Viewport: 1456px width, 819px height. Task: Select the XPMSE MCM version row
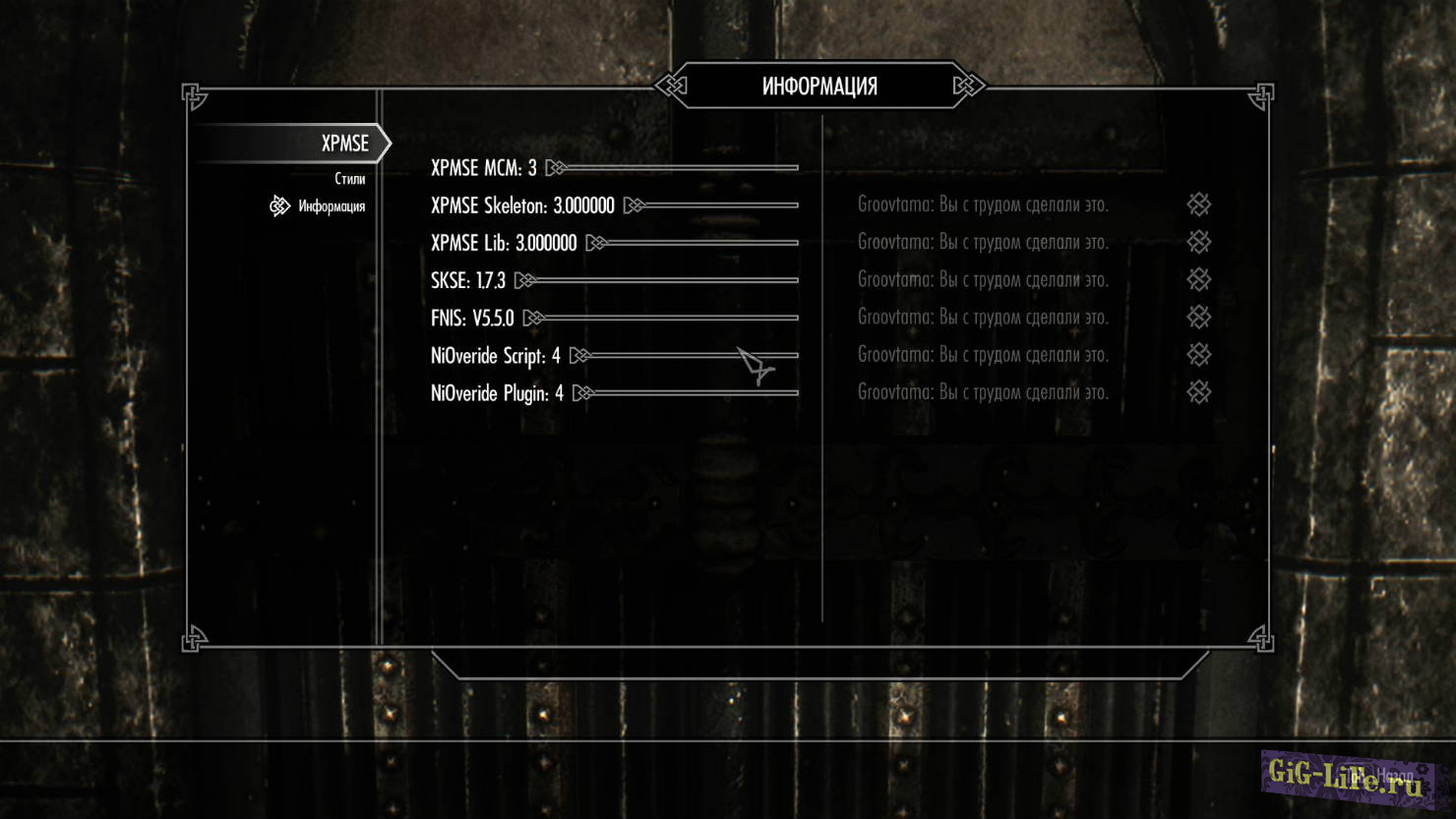pyautogui.click(x=484, y=168)
